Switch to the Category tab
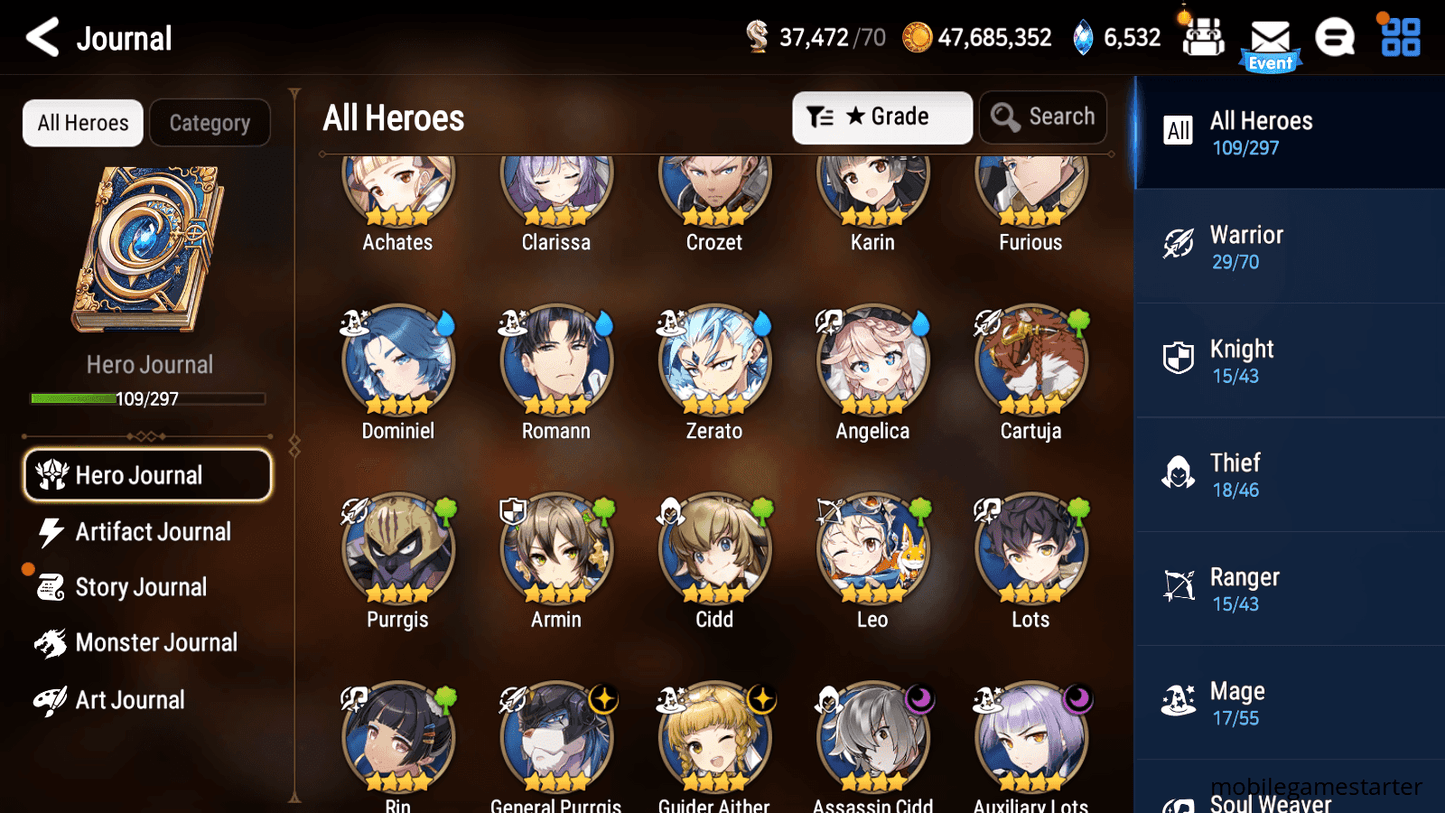The image size is (1445, 813). (209, 122)
